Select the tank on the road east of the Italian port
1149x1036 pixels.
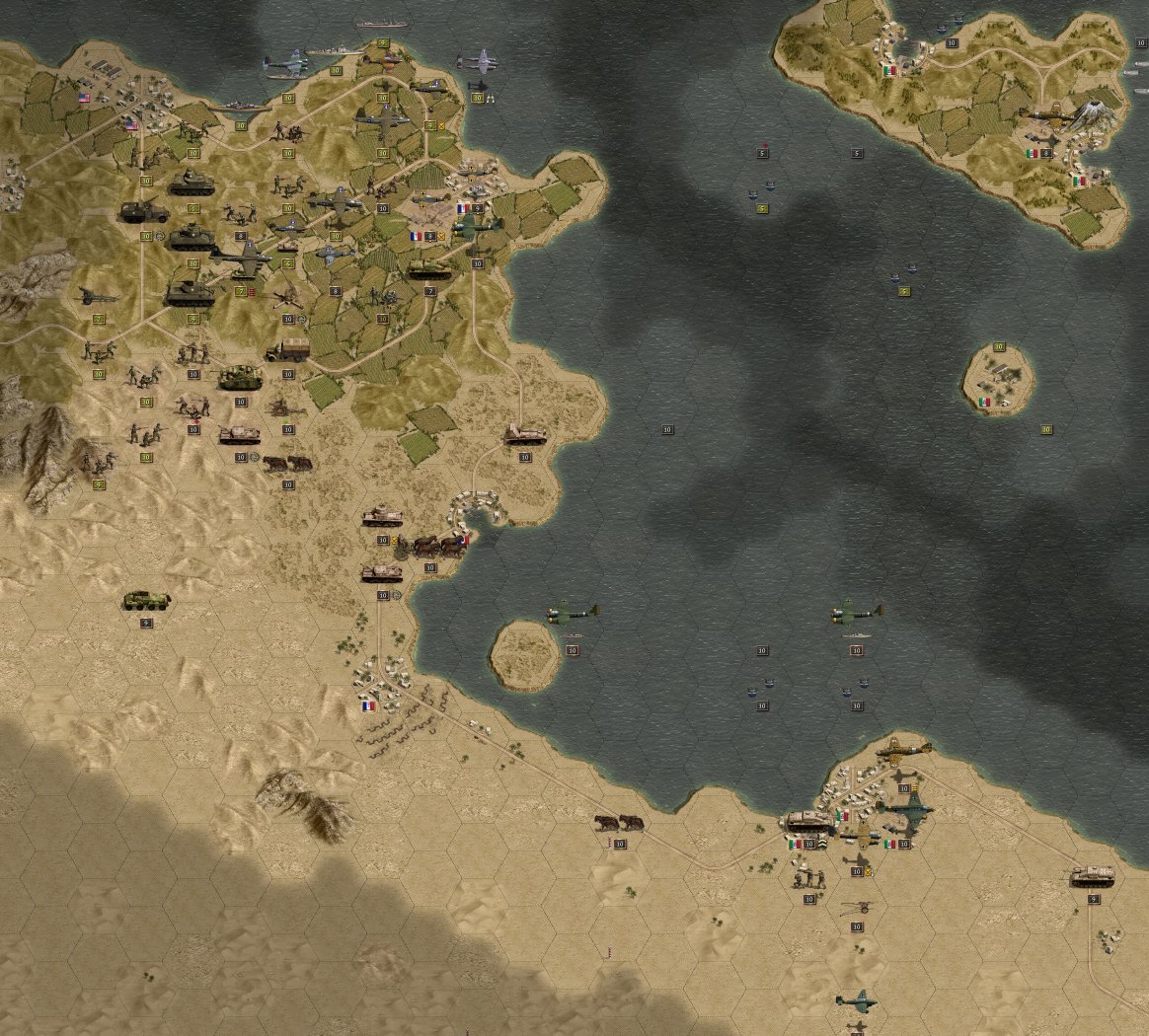pos(1093,876)
